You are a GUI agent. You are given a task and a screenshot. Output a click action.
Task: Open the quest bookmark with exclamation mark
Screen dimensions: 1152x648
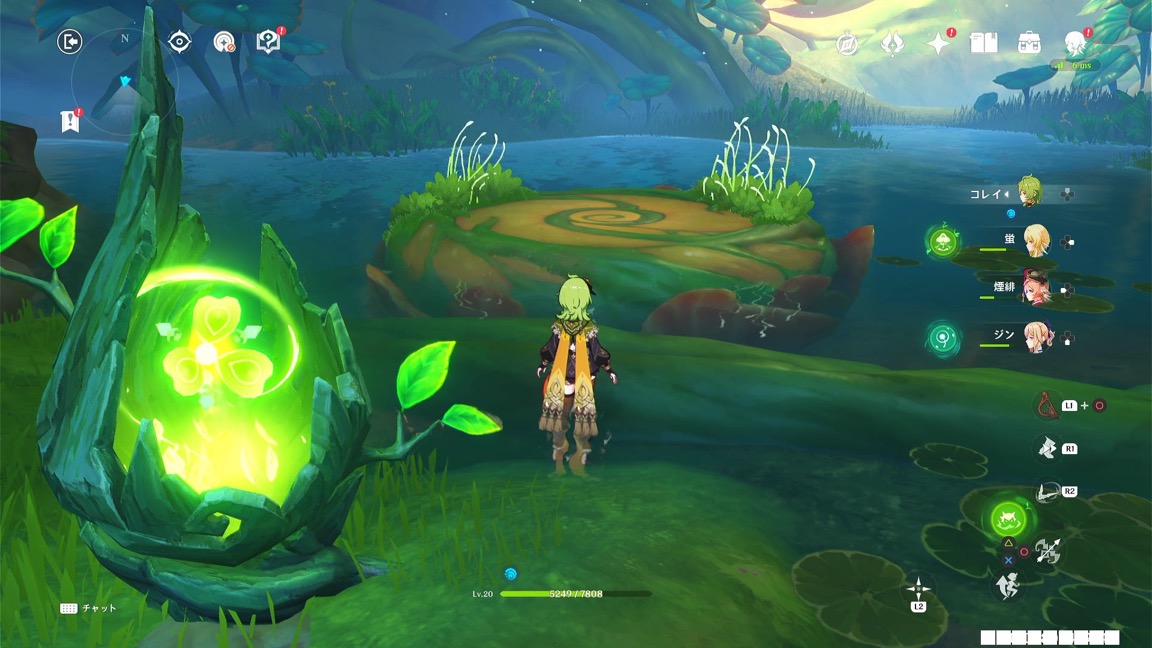pos(69,121)
